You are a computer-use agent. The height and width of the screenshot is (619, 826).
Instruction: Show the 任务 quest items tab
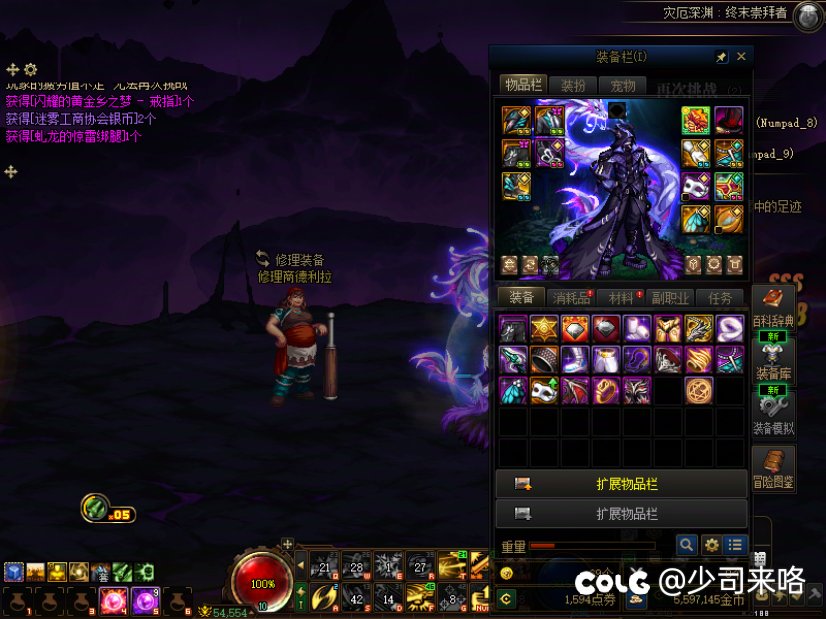coord(720,297)
